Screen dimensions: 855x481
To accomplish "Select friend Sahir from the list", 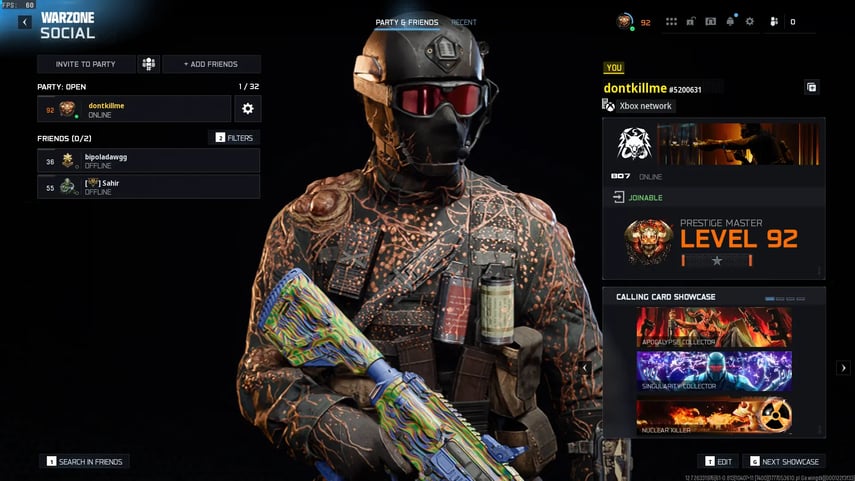I will click(148, 186).
